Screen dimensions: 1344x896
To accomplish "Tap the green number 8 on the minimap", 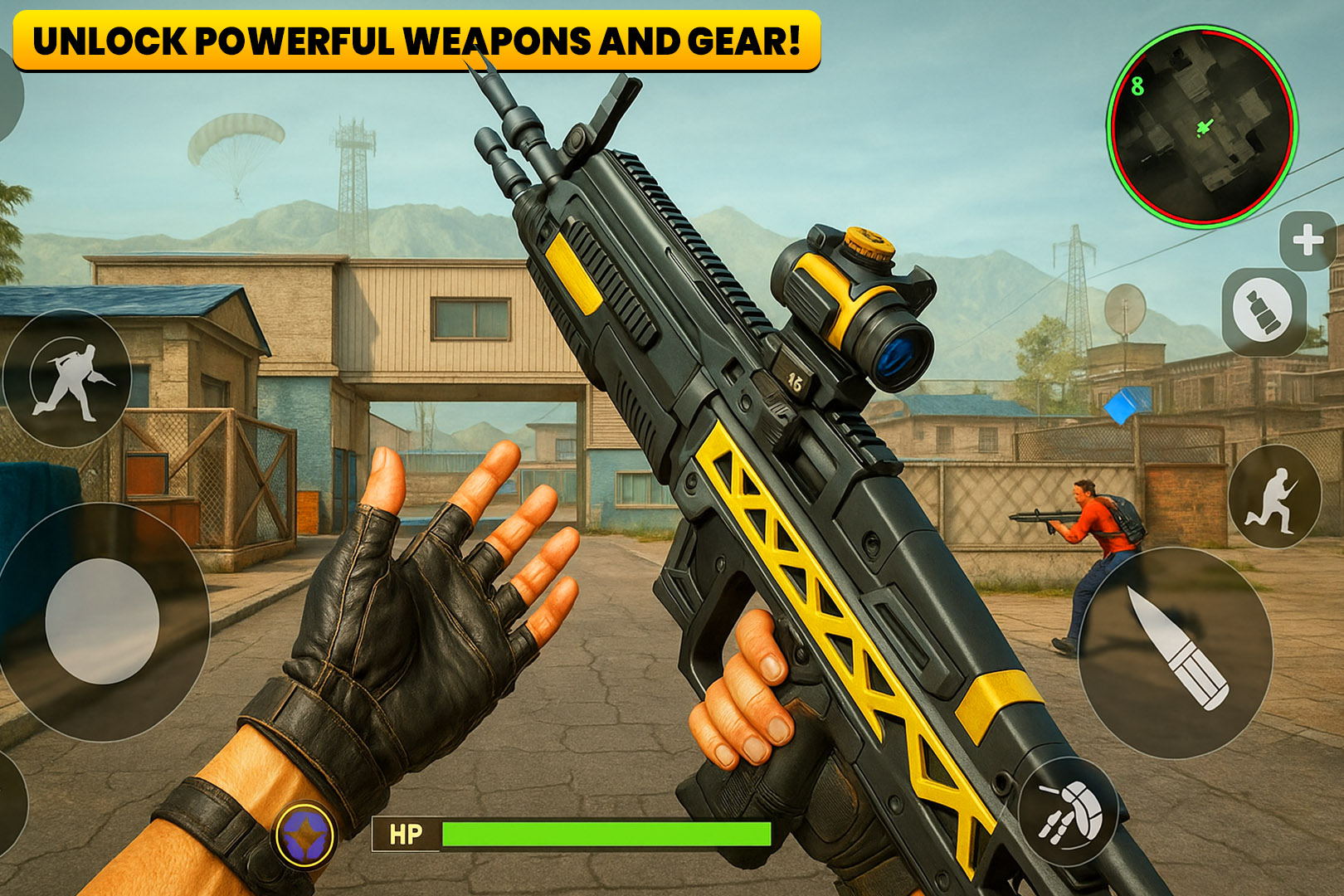I will (1137, 85).
